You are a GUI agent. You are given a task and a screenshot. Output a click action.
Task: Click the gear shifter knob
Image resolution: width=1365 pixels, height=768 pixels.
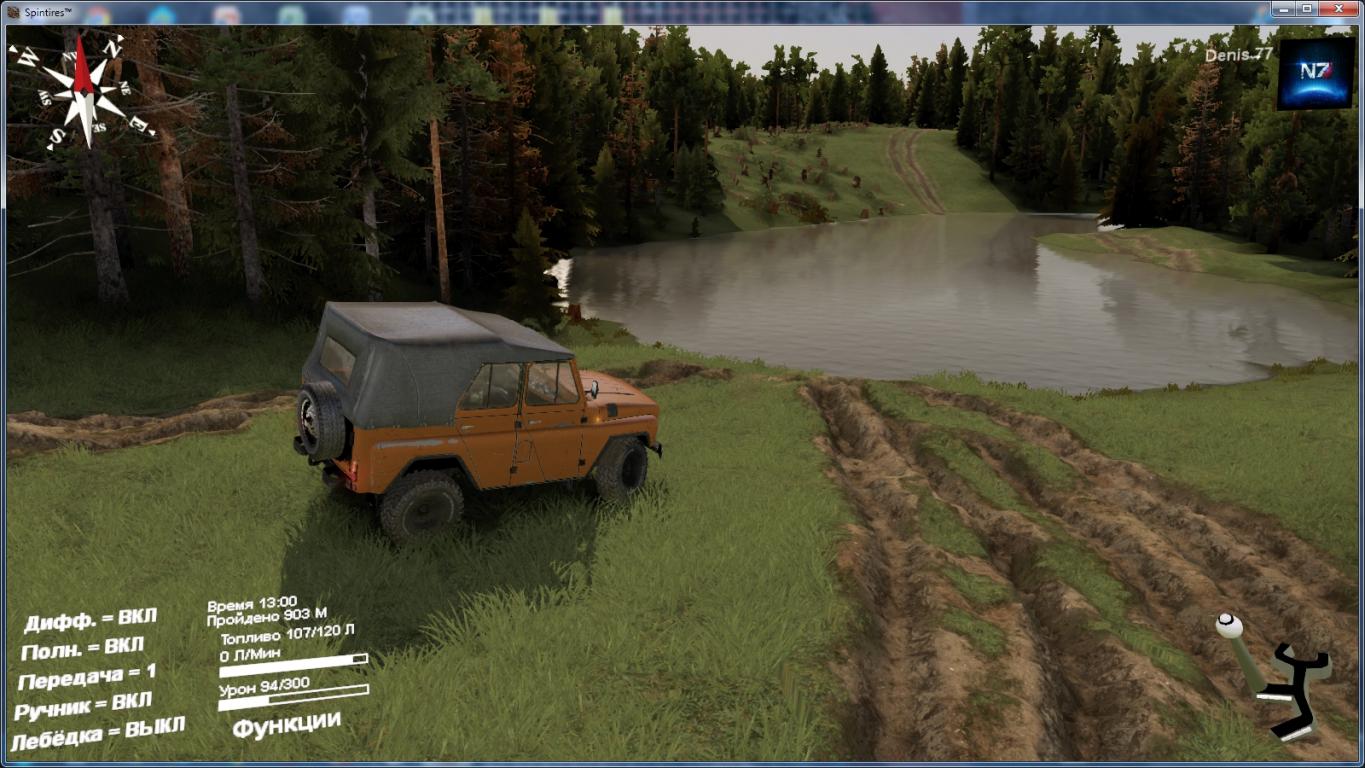coord(1229,626)
